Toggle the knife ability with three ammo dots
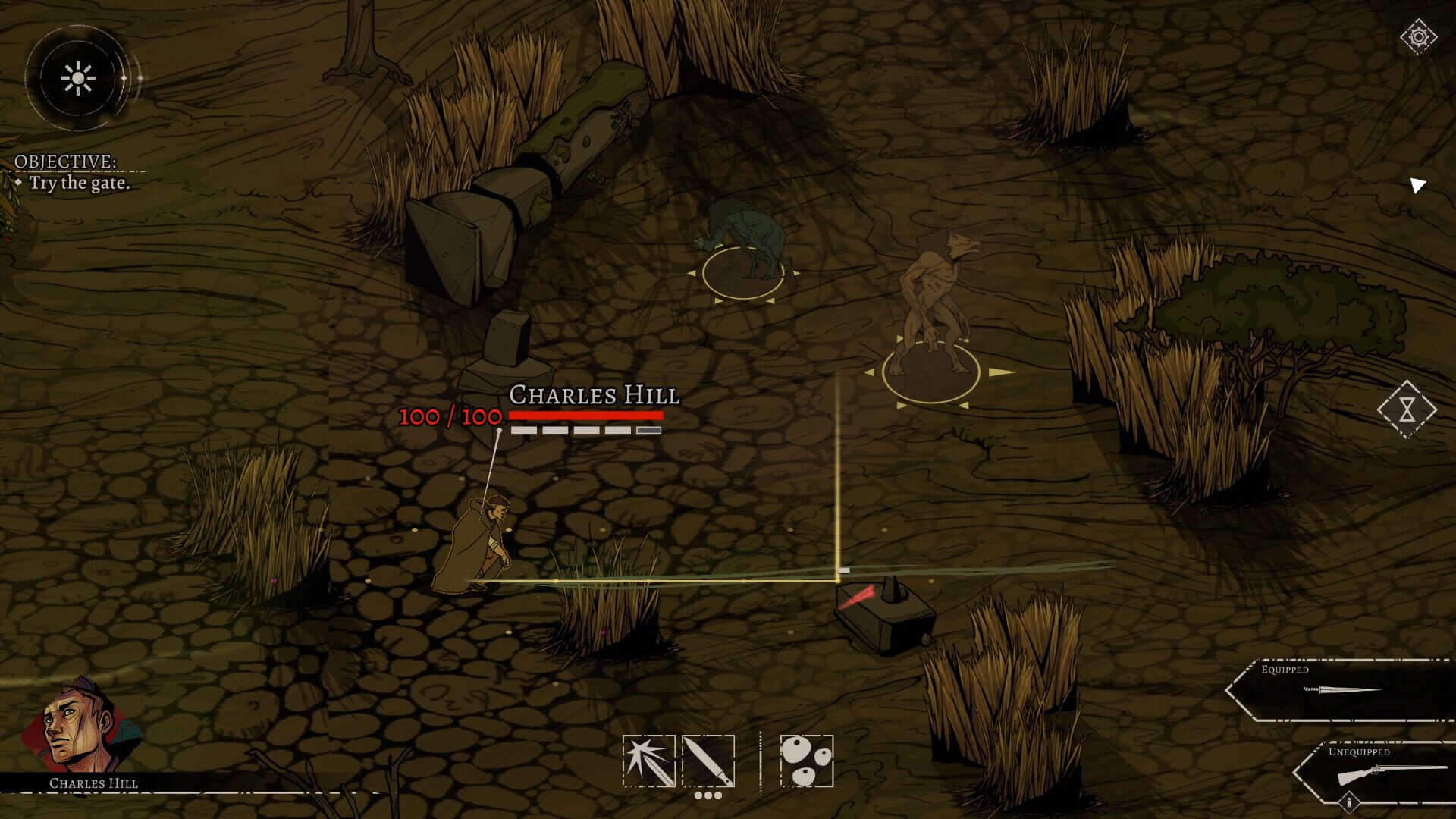This screenshot has height=819, width=1456. [708, 761]
